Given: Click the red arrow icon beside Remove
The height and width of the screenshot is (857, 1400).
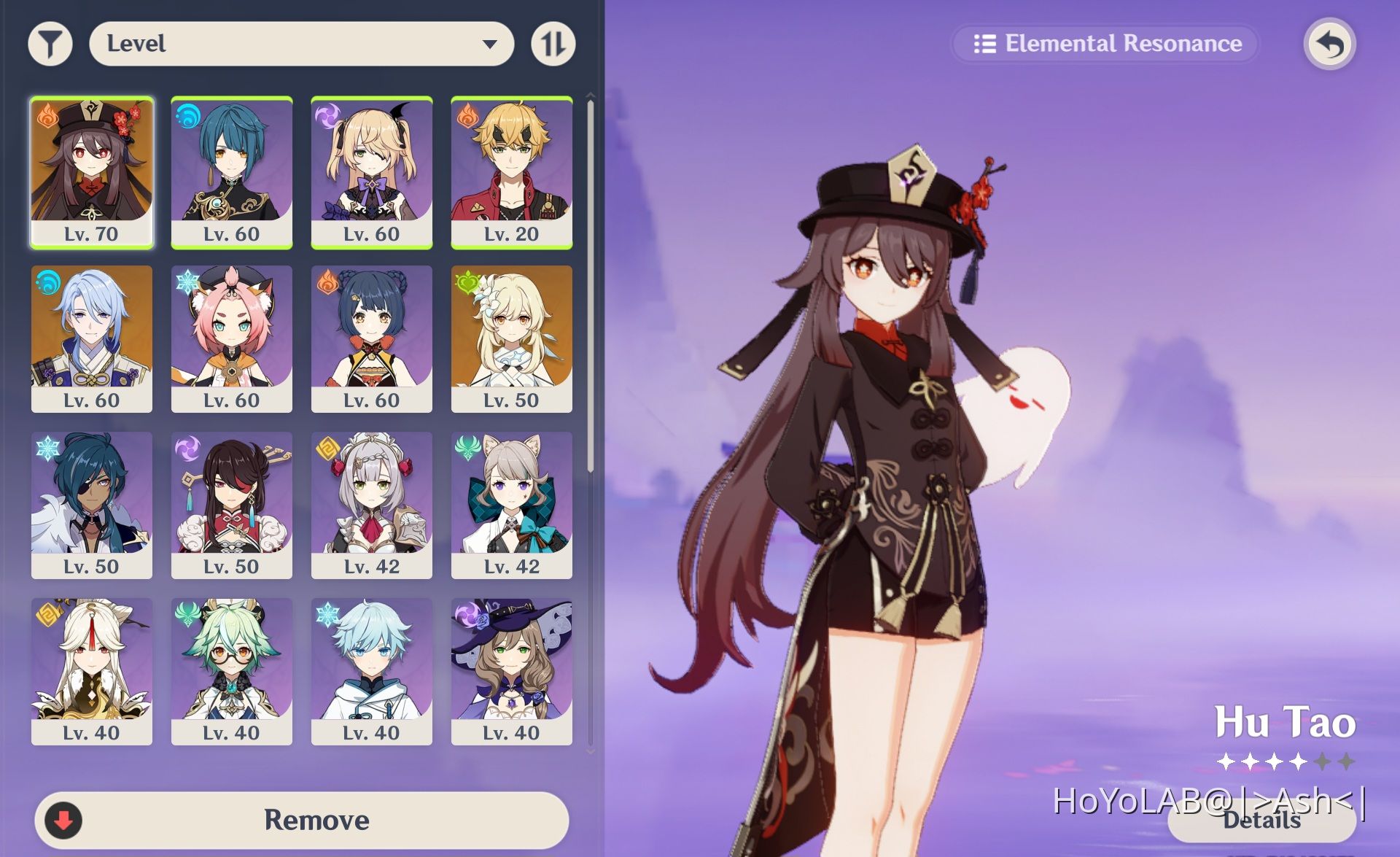Looking at the screenshot, I should click(66, 820).
